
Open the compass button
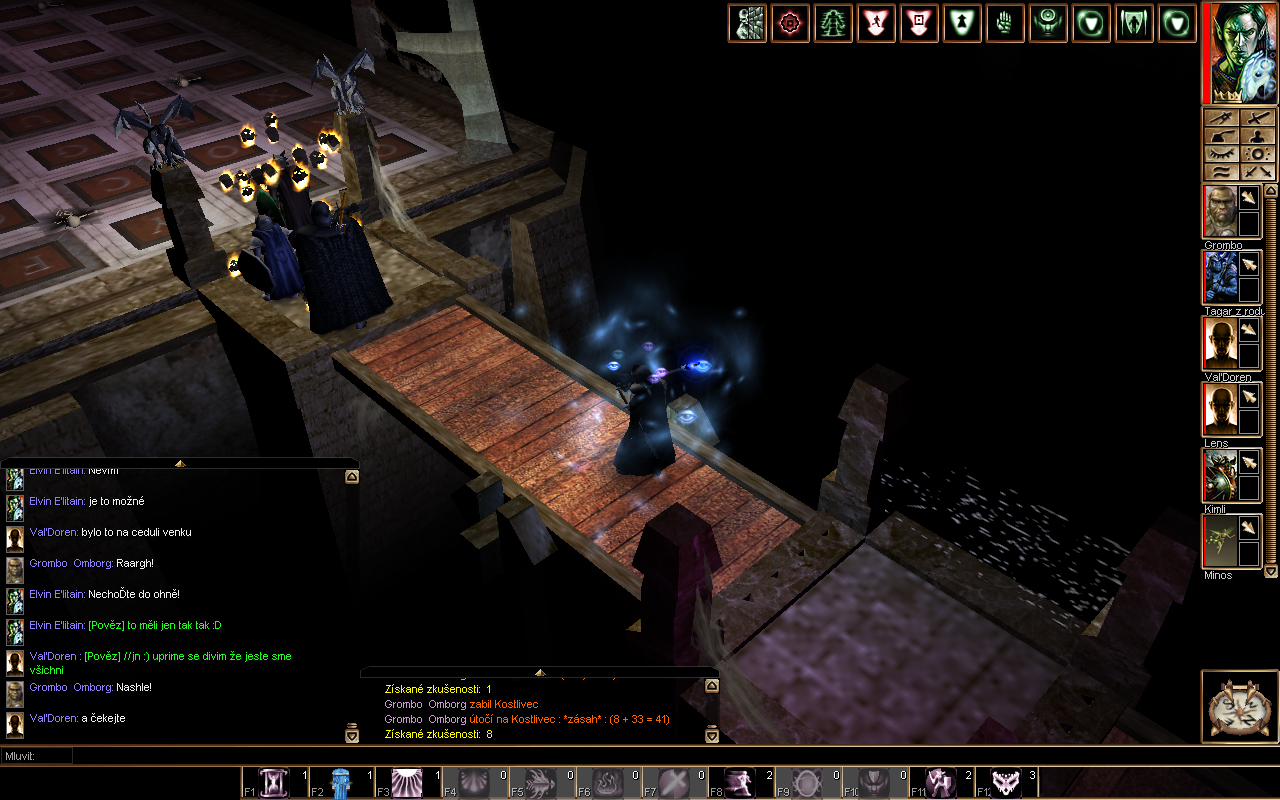point(1239,707)
